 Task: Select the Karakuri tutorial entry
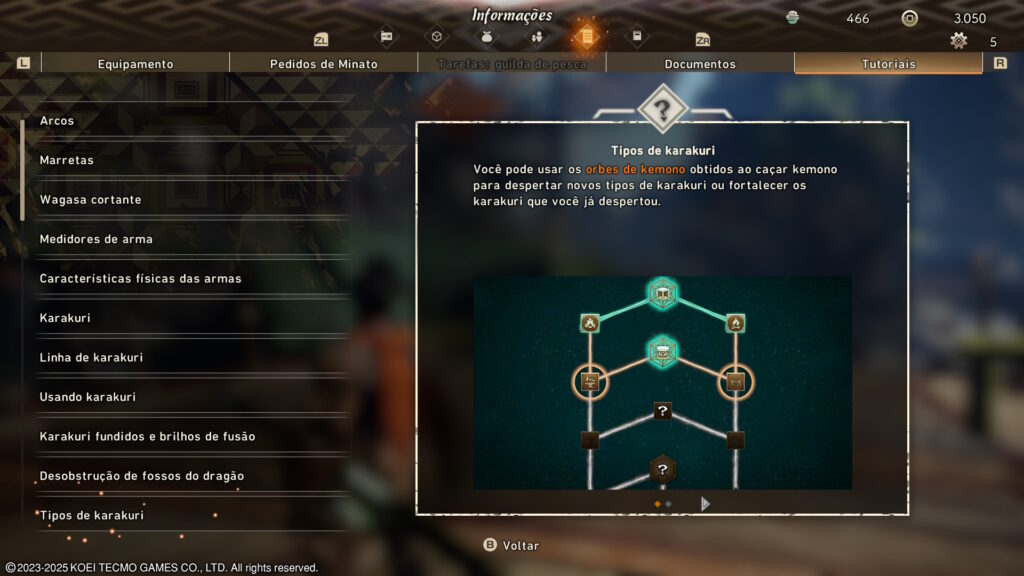click(x=65, y=318)
